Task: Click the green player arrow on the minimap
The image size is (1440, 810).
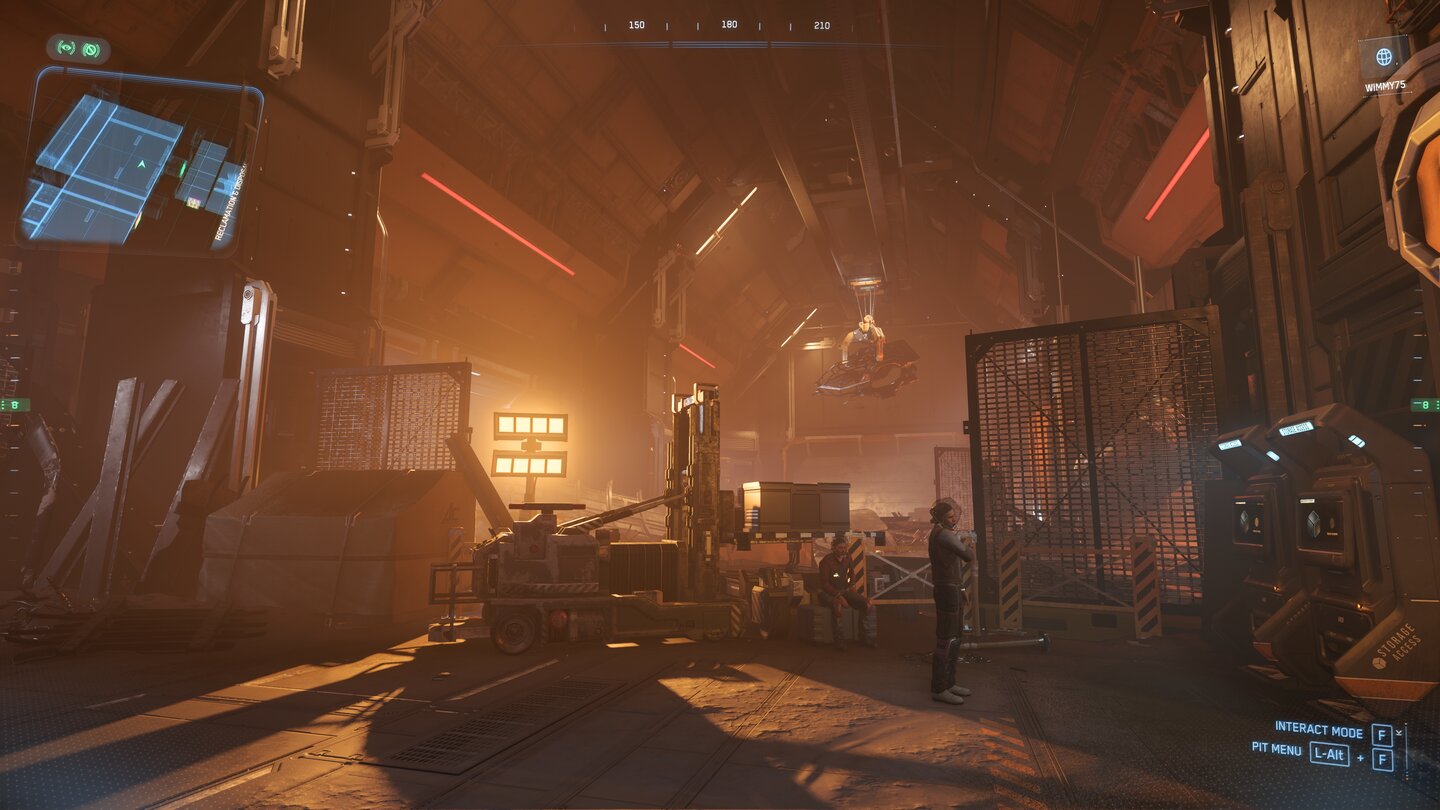Action: pos(141,165)
